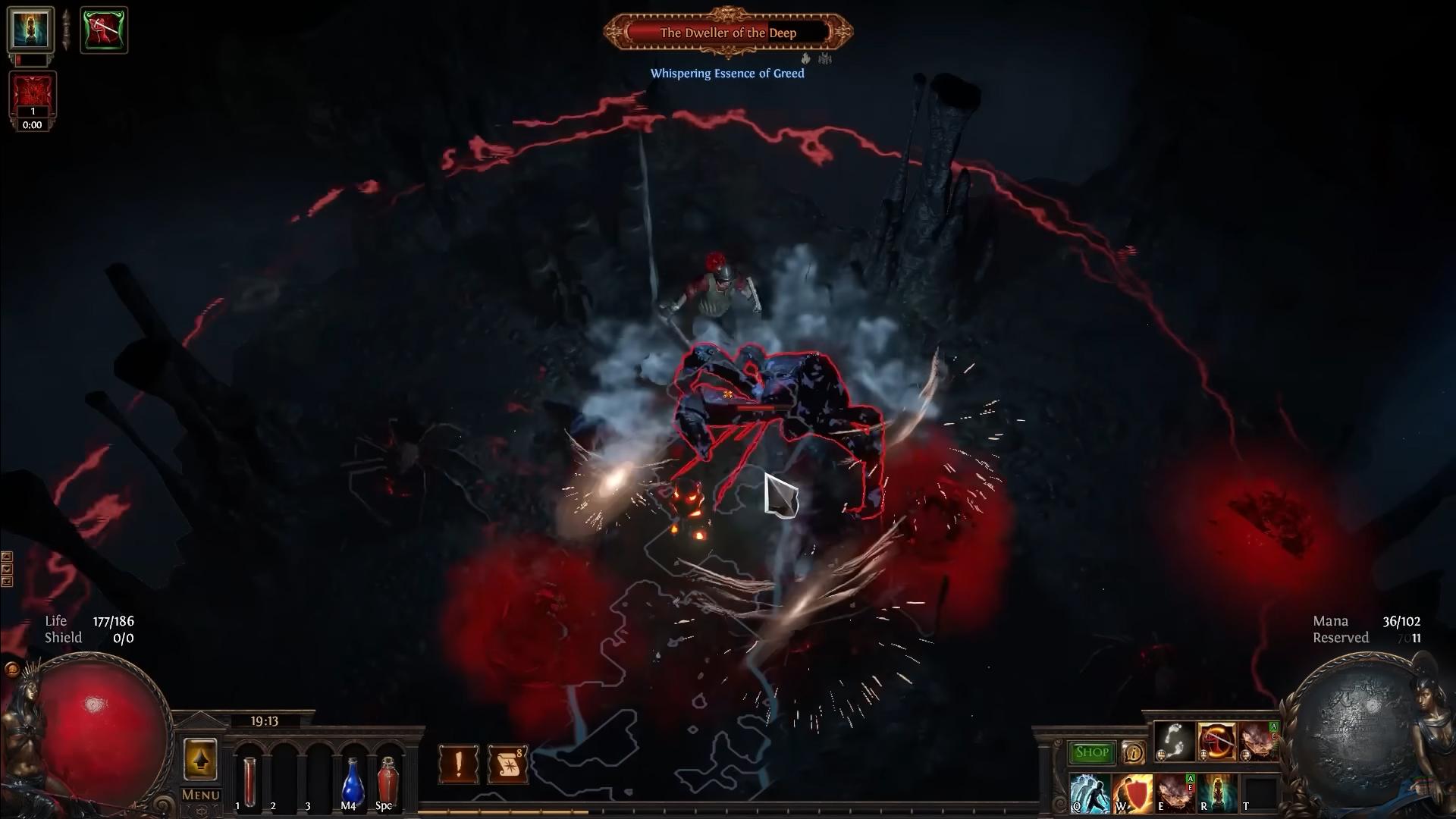Viewport: 1456px width, 819px height.
Task: Click the Whispering Essence of Greed text
Action: coord(727,74)
